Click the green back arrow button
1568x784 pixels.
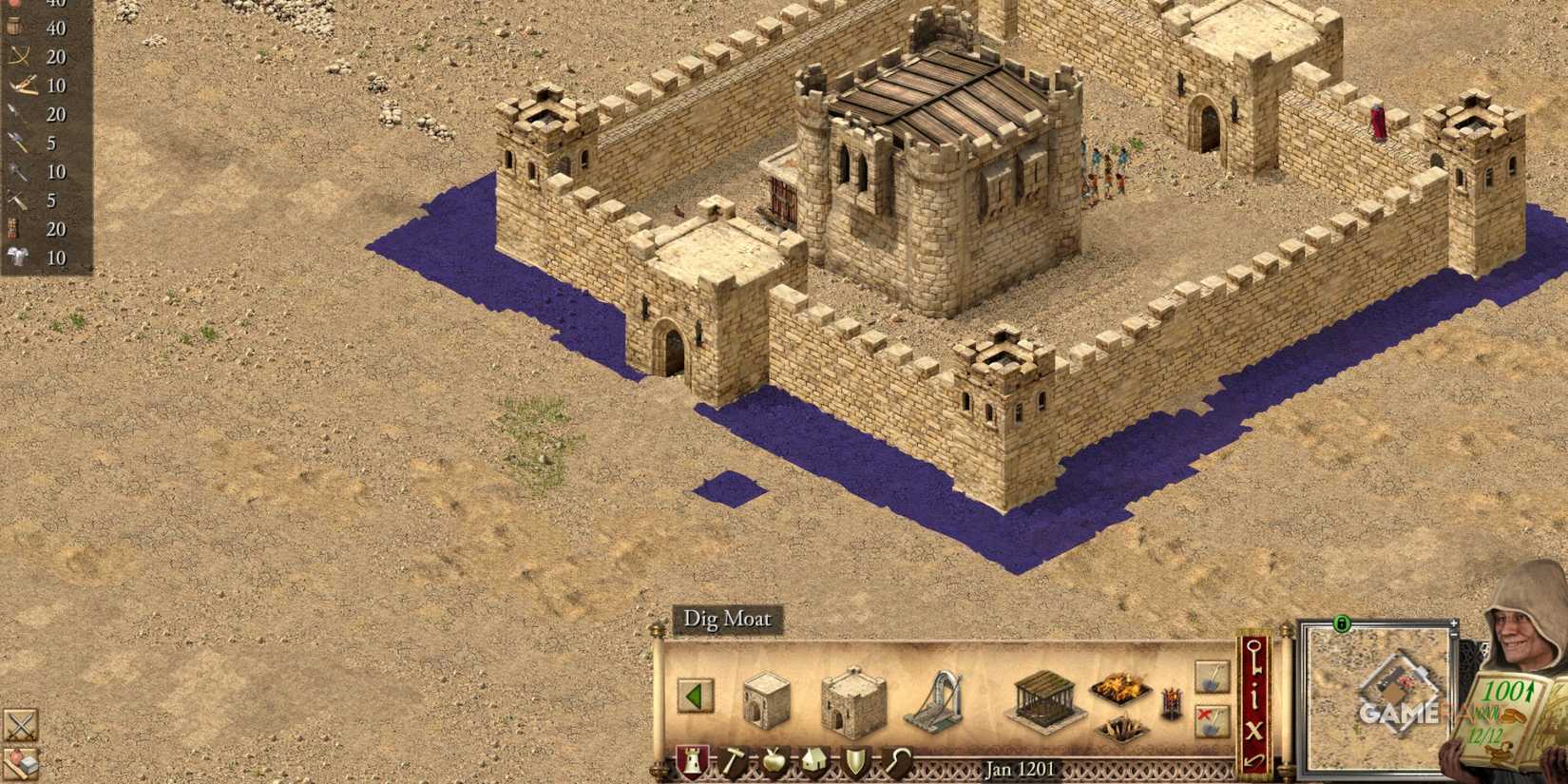(x=697, y=695)
